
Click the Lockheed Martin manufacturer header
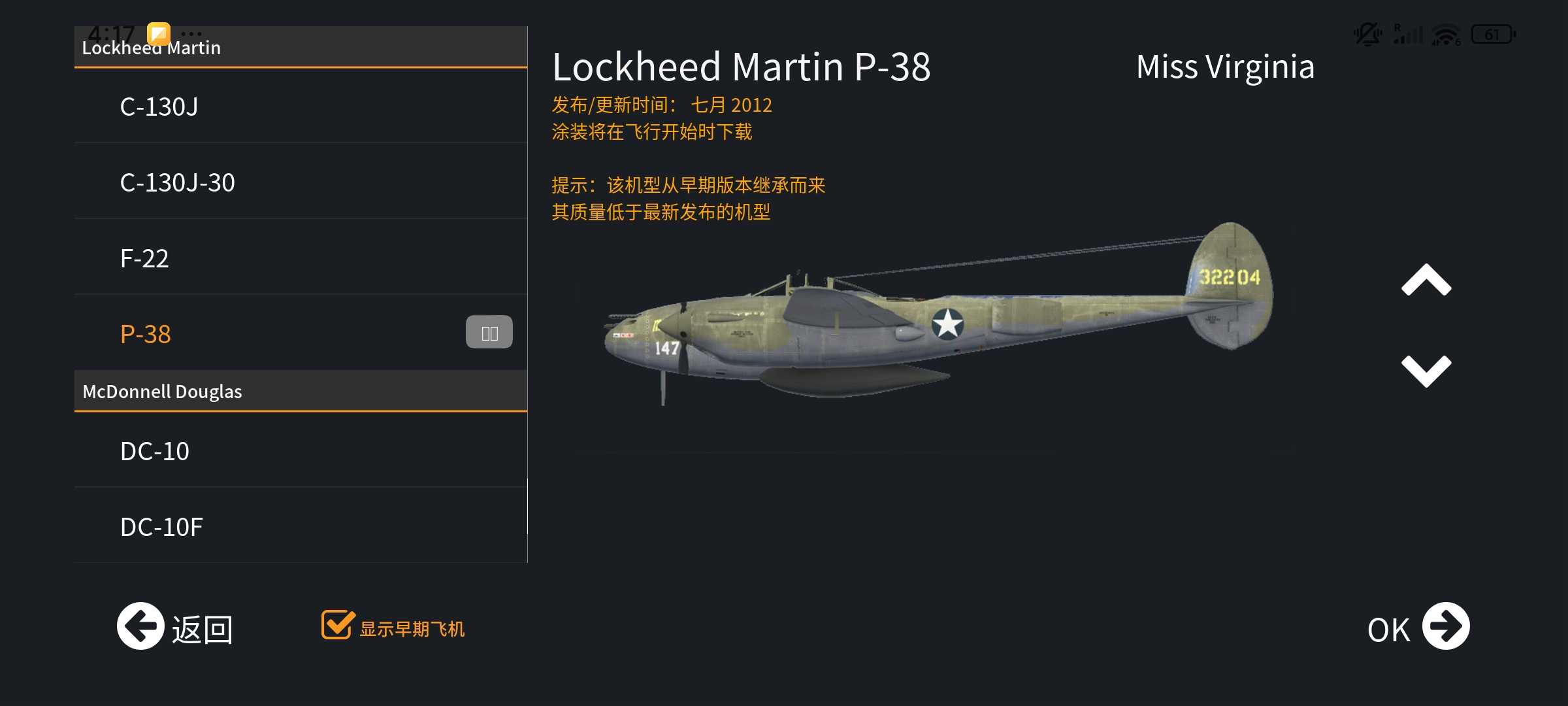(x=301, y=48)
